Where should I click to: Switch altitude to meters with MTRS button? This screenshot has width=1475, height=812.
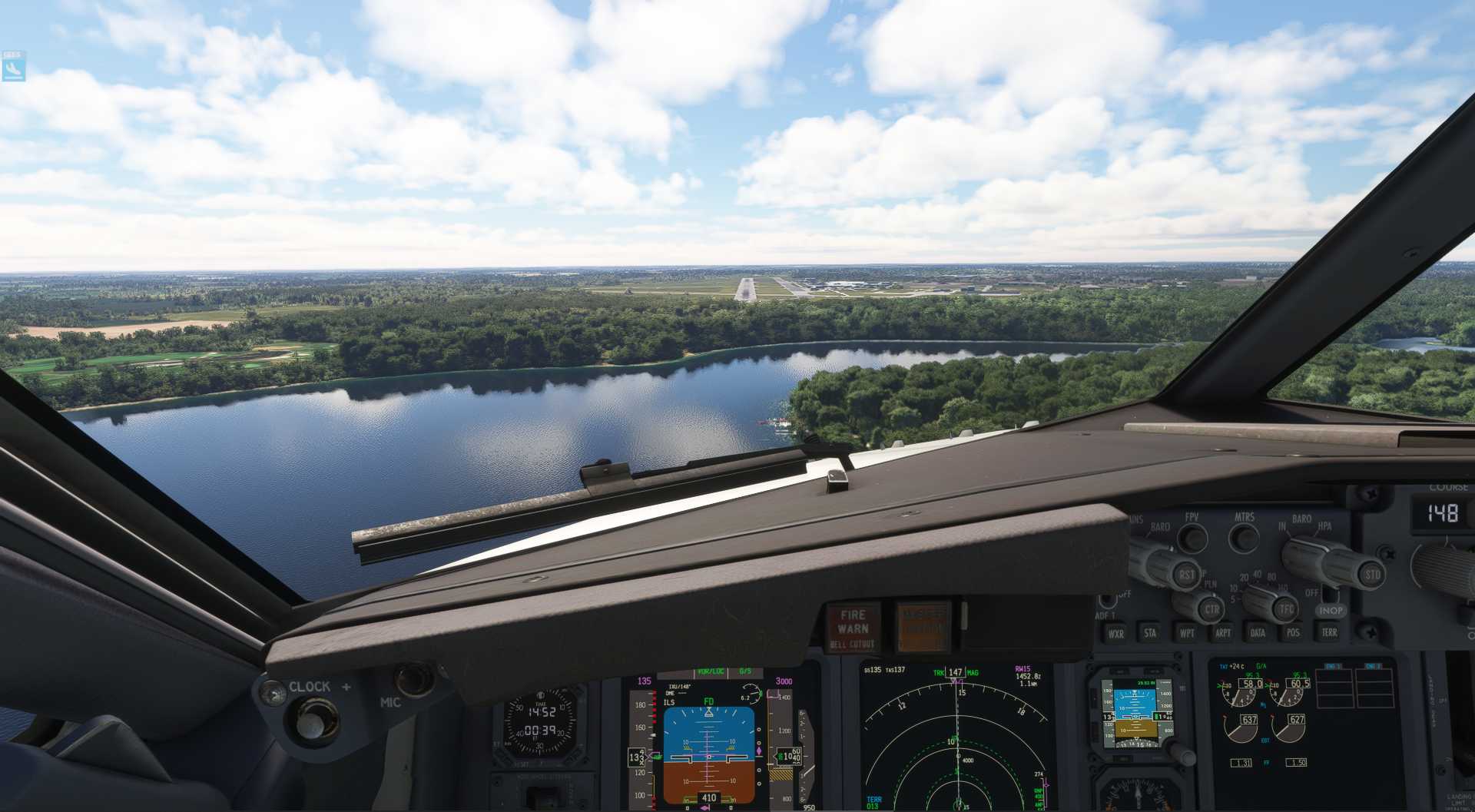(x=1244, y=538)
